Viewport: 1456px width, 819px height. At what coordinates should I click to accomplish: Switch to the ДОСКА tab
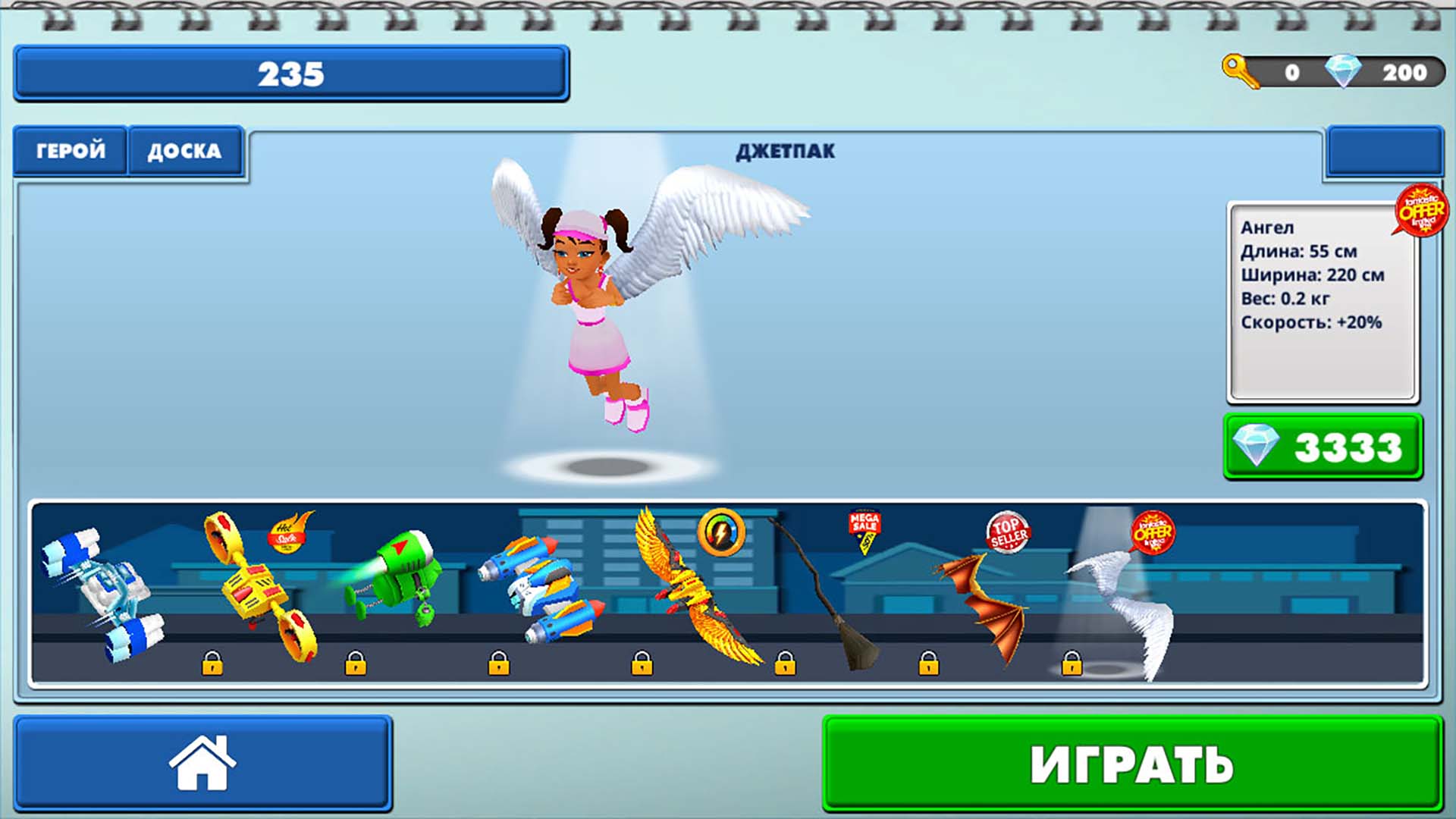186,150
